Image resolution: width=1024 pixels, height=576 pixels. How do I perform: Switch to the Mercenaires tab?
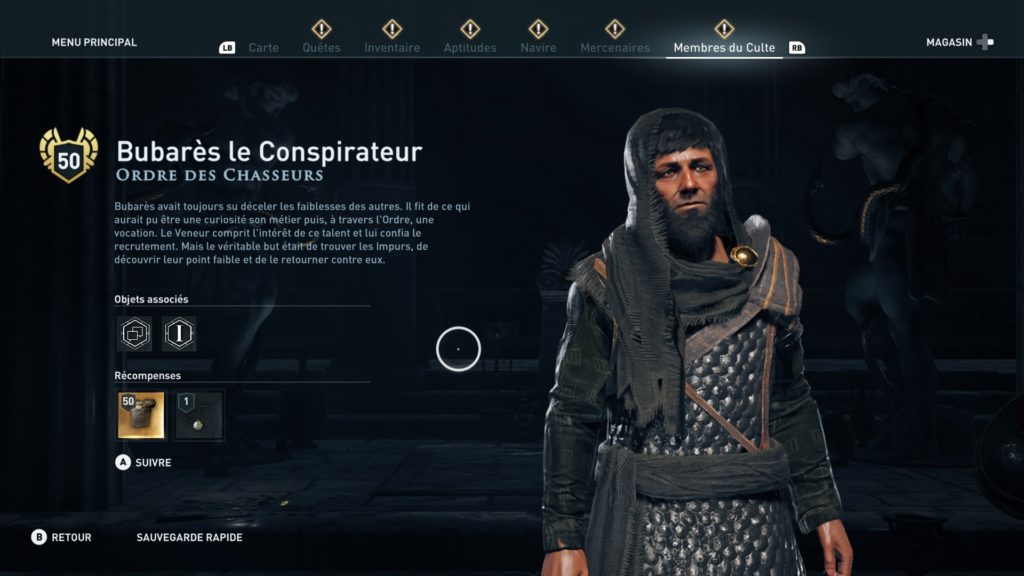pyautogui.click(x=615, y=48)
